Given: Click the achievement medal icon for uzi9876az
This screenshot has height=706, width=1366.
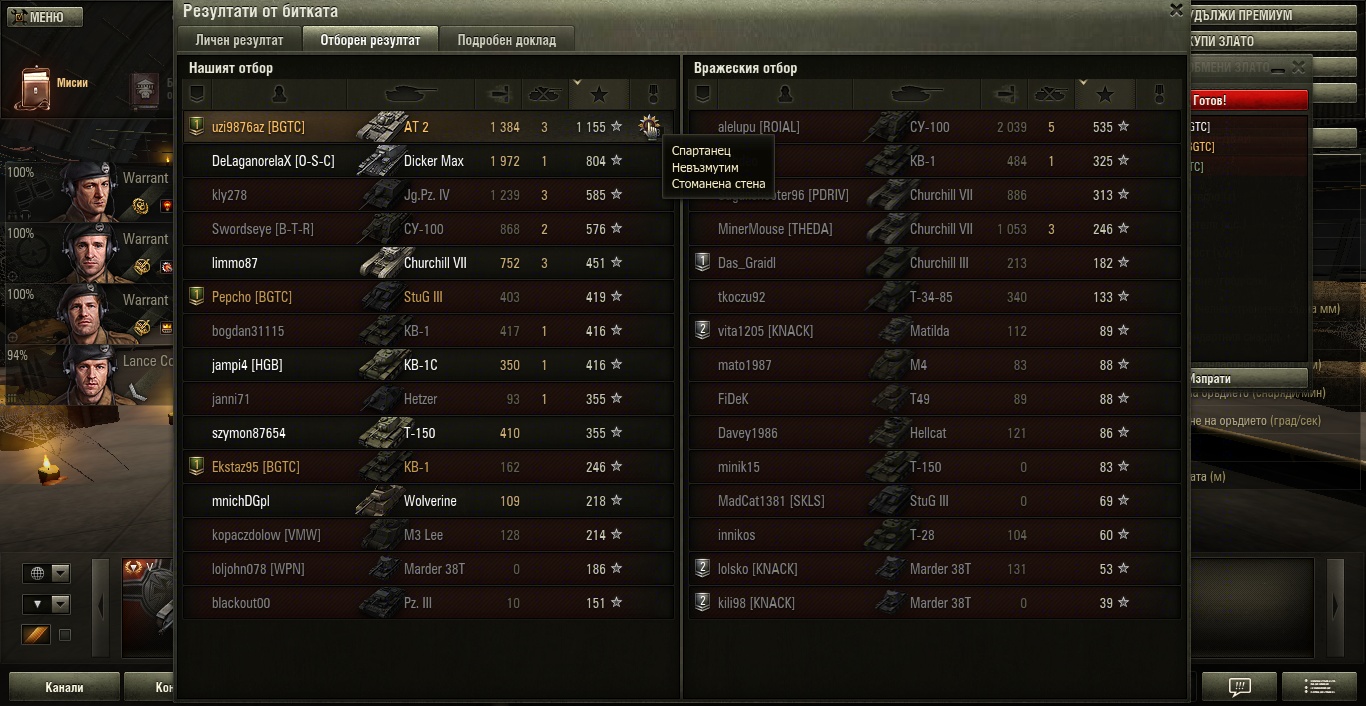Looking at the screenshot, I should click(650, 127).
